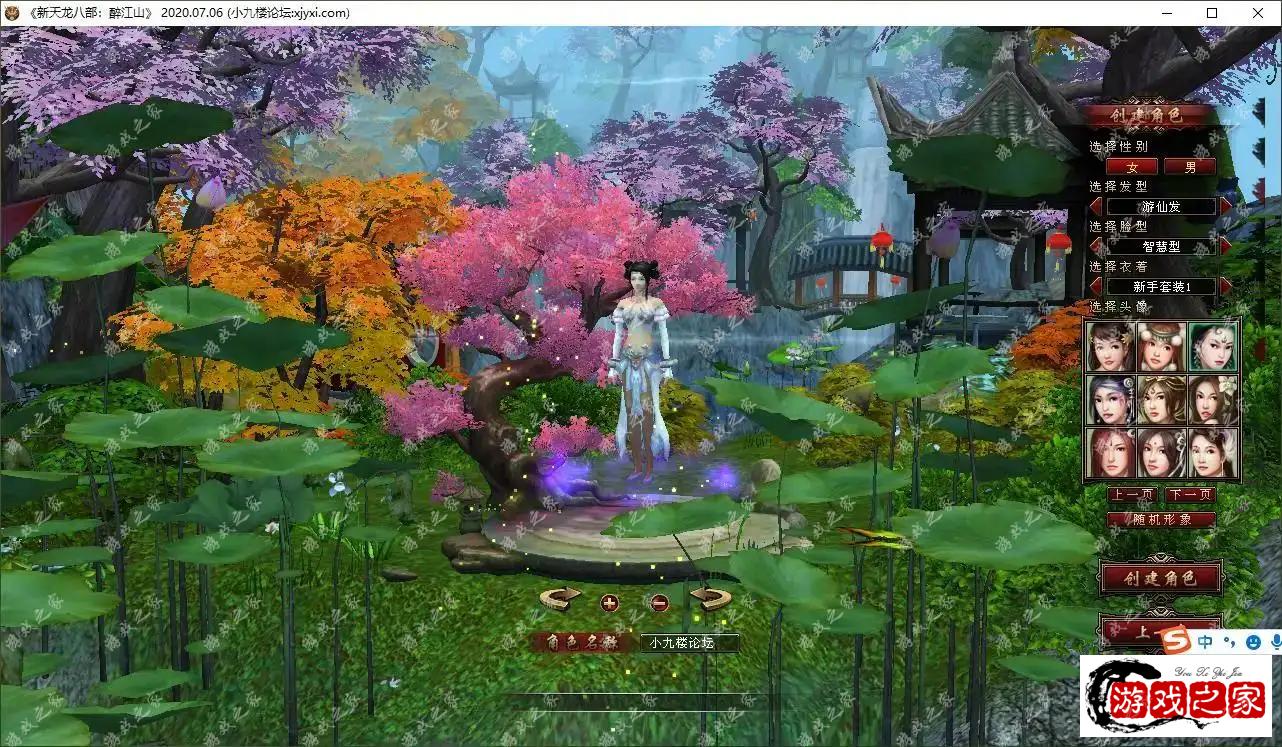Viewport: 1282px width, 747px height.
Task: Switch to the next hairstyle option
Action: [x=1226, y=206]
